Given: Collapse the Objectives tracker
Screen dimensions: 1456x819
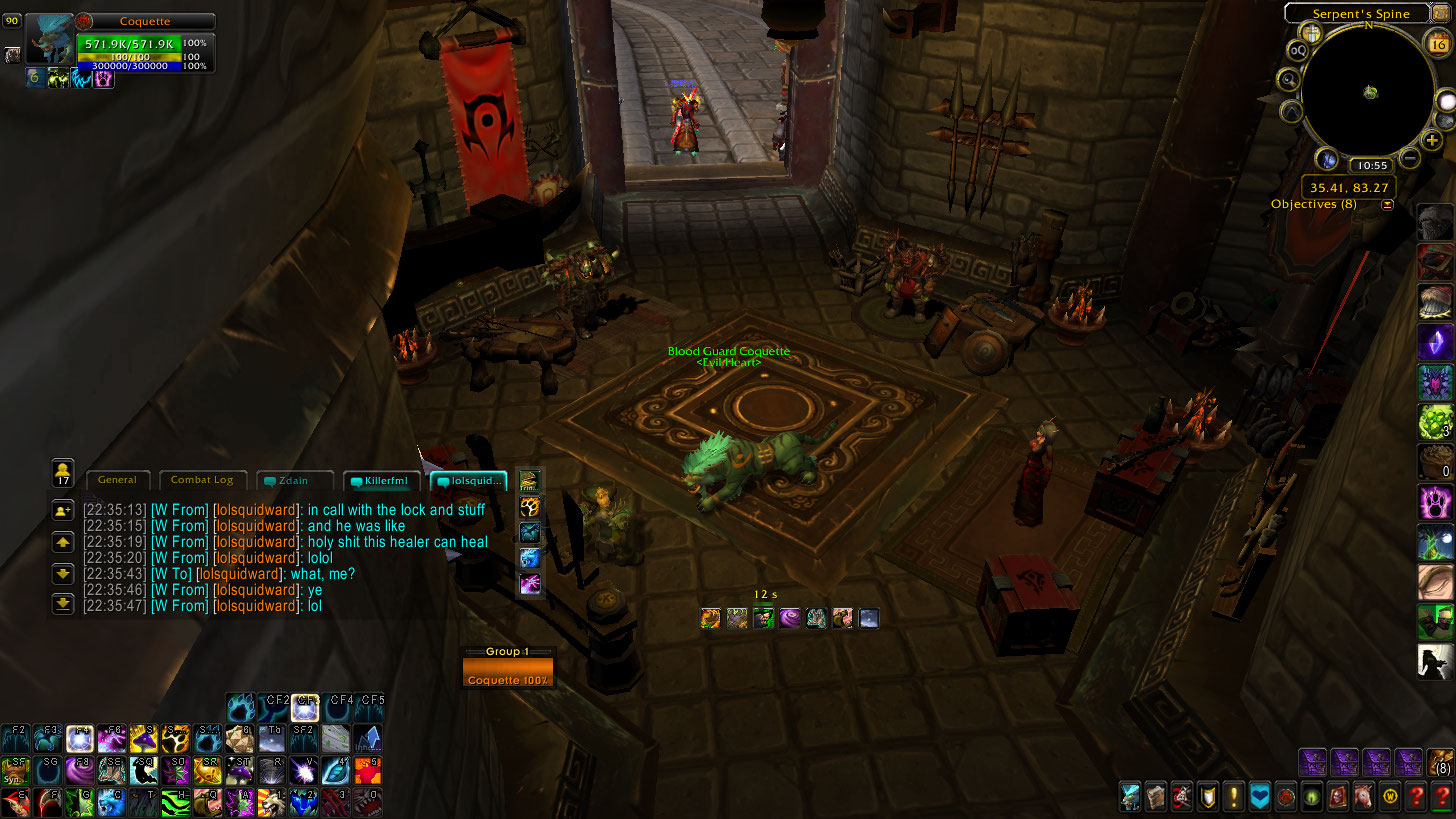Looking at the screenshot, I should coord(1387,204).
